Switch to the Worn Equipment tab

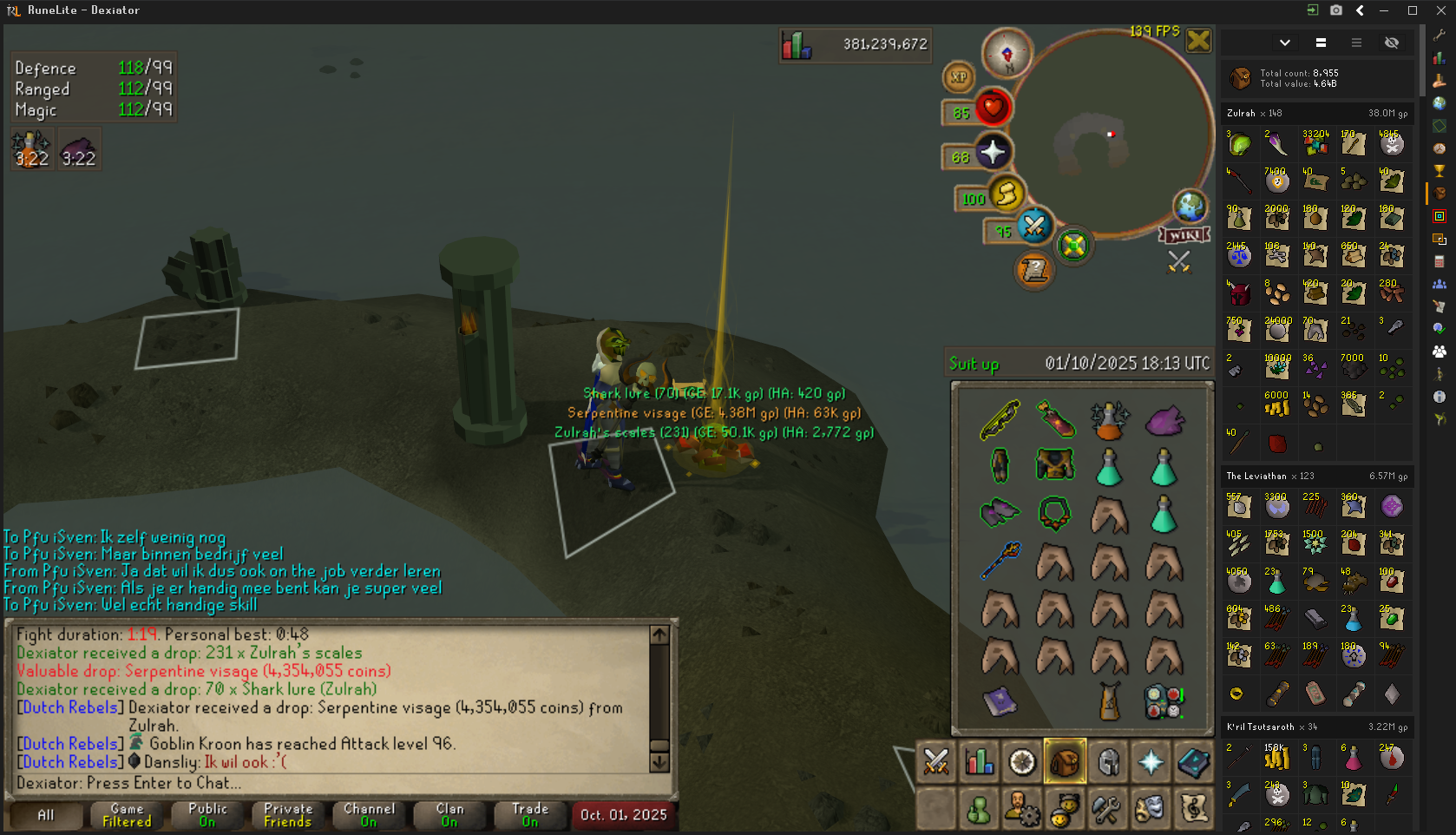(1108, 762)
